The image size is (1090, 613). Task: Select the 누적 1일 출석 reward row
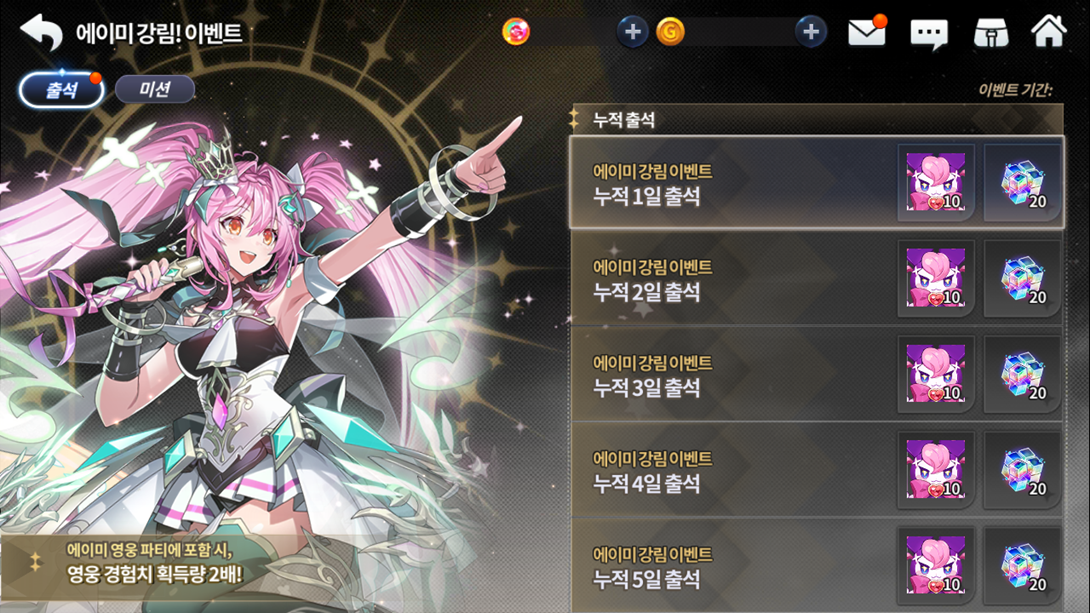730,183
